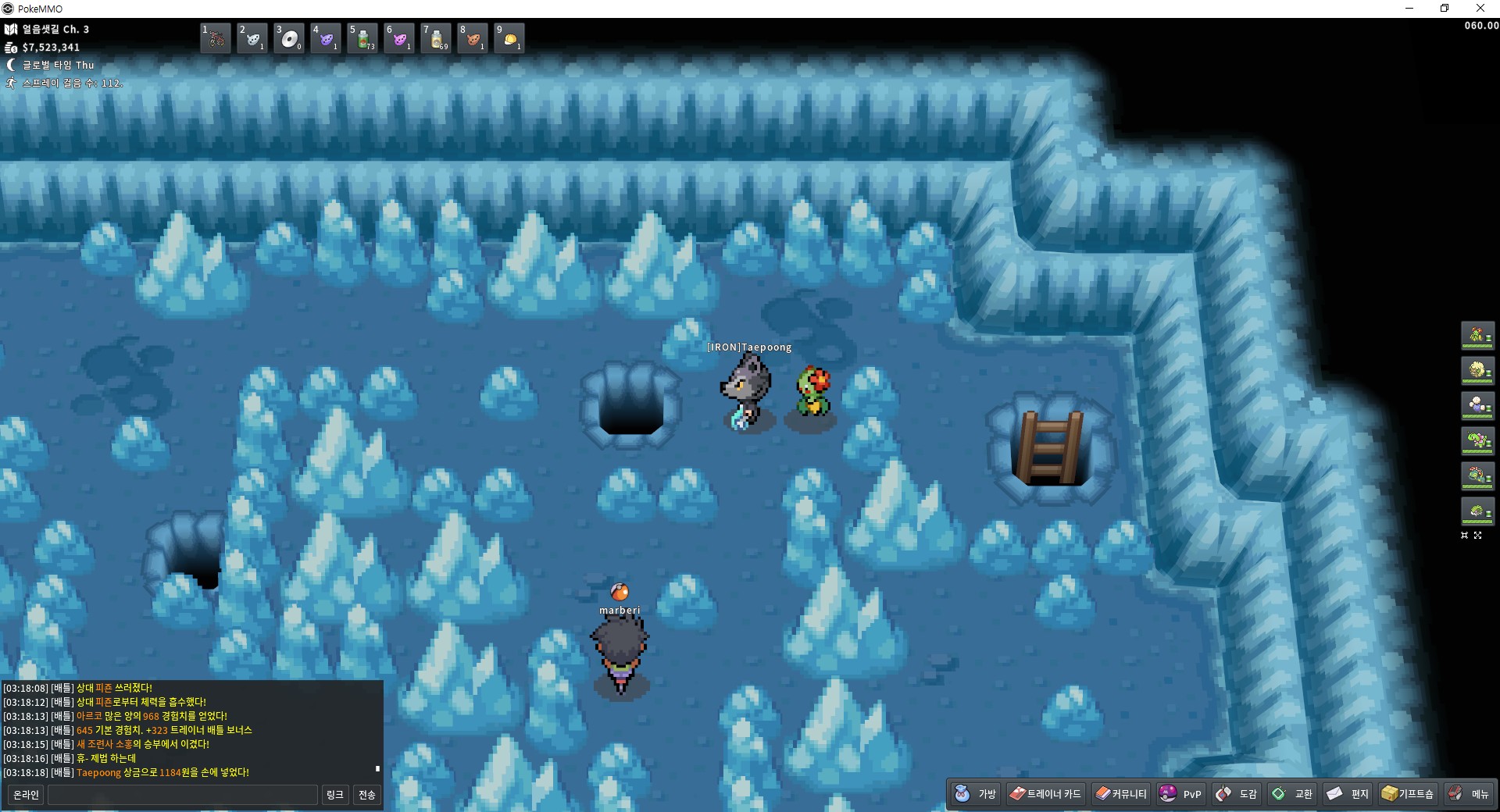Open the 기프트숍 gift shop
This screenshot has height=812, width=1500.
coord(1408,794)
